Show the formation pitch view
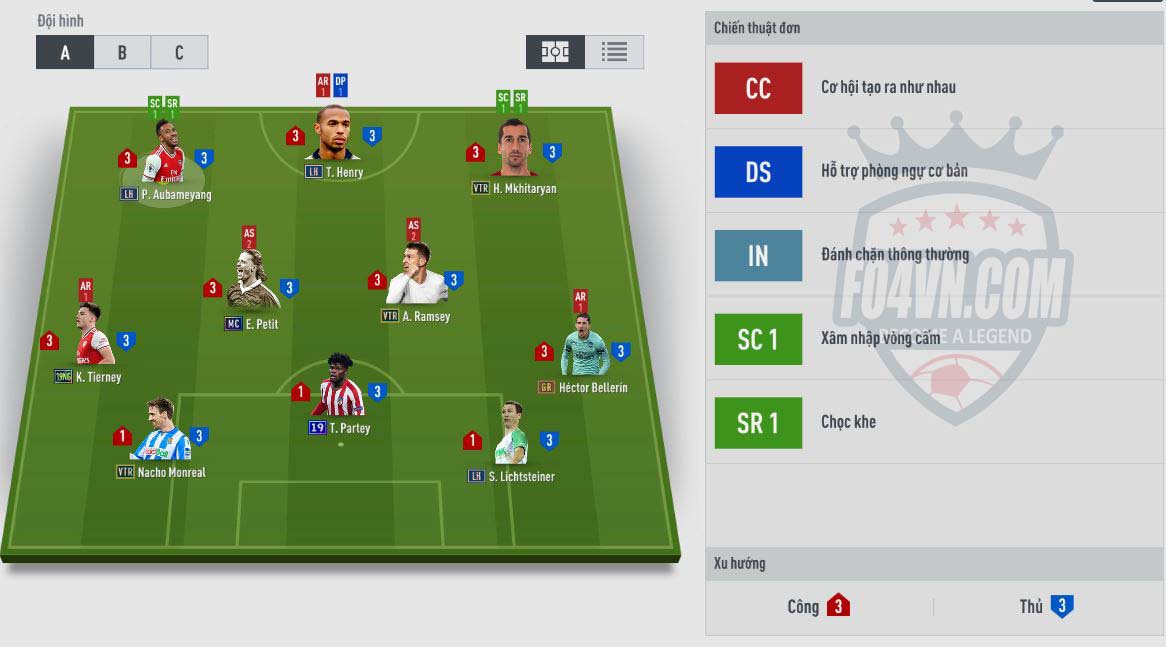This screenshot has height=647, width=1166. (x=555, y=52)
